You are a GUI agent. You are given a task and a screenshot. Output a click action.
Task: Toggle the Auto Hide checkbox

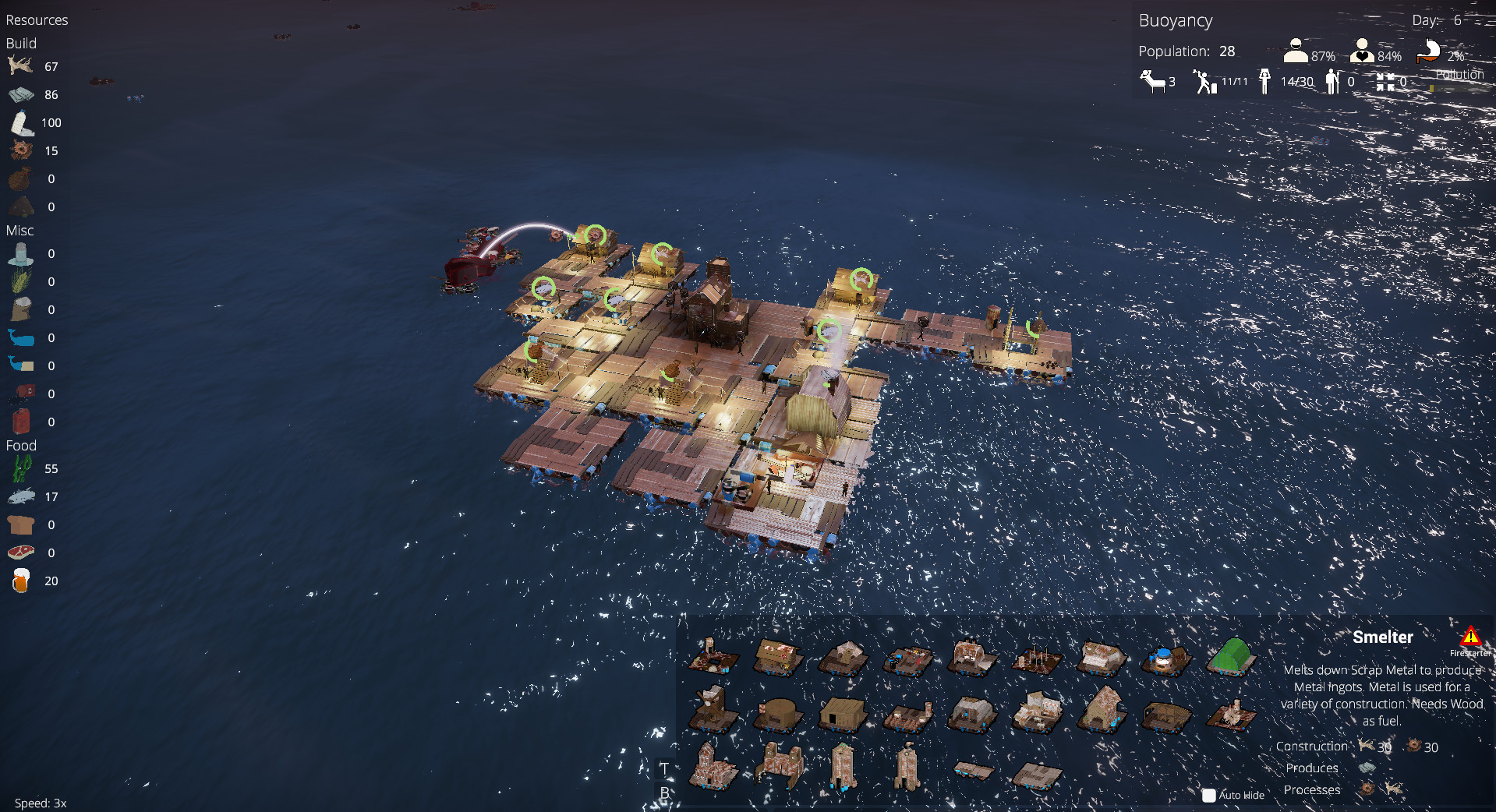(x=1209, y=795)
